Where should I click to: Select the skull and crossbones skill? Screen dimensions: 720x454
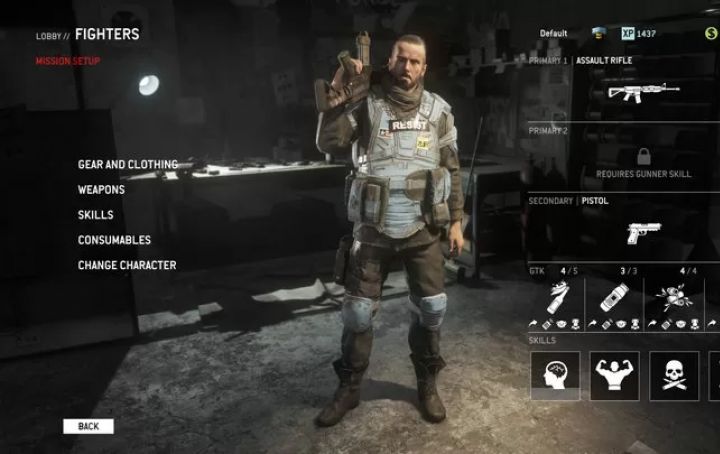tap(674, 376)
